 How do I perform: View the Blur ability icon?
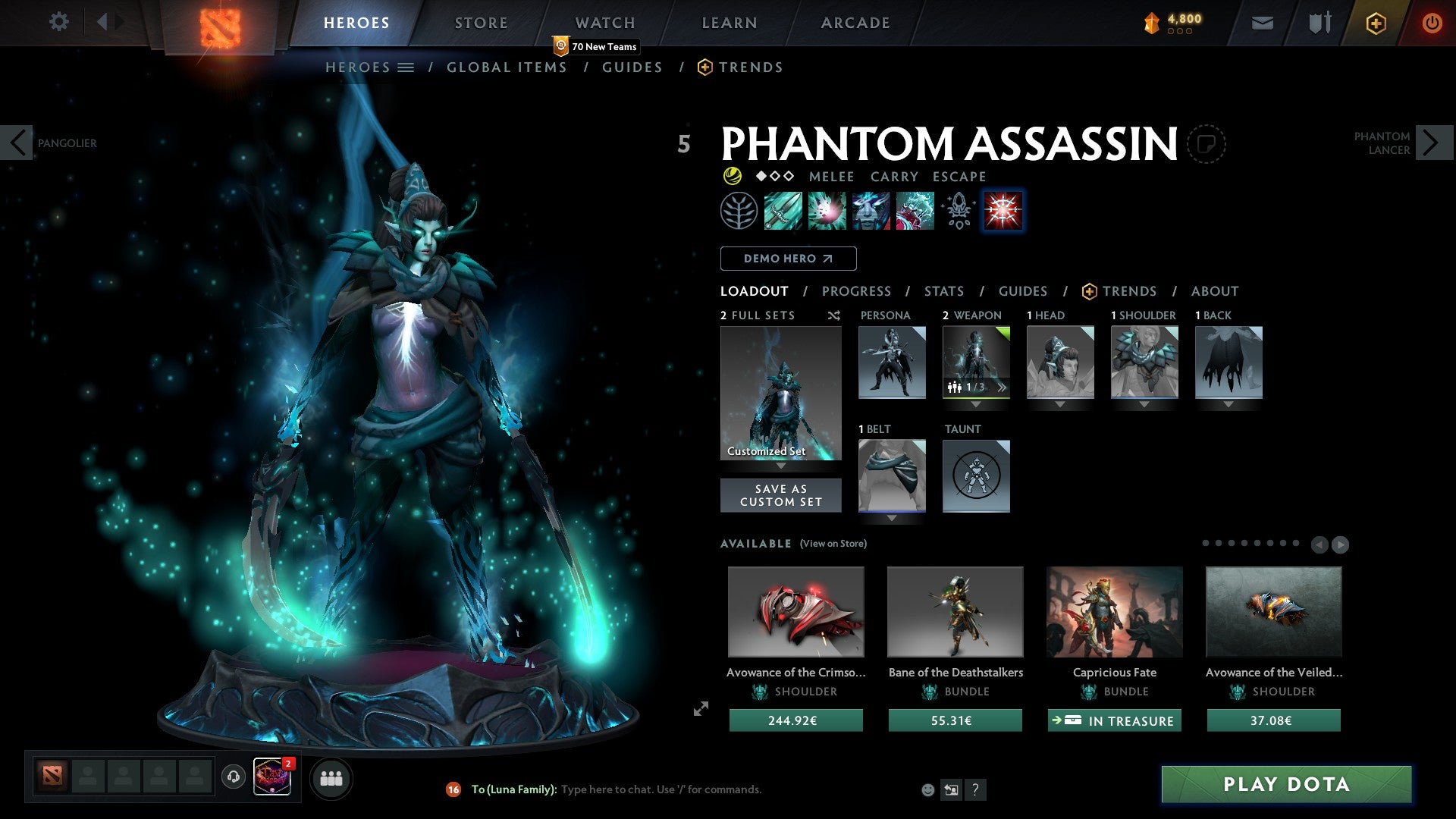pyautogui.click(x=871, y=211)
